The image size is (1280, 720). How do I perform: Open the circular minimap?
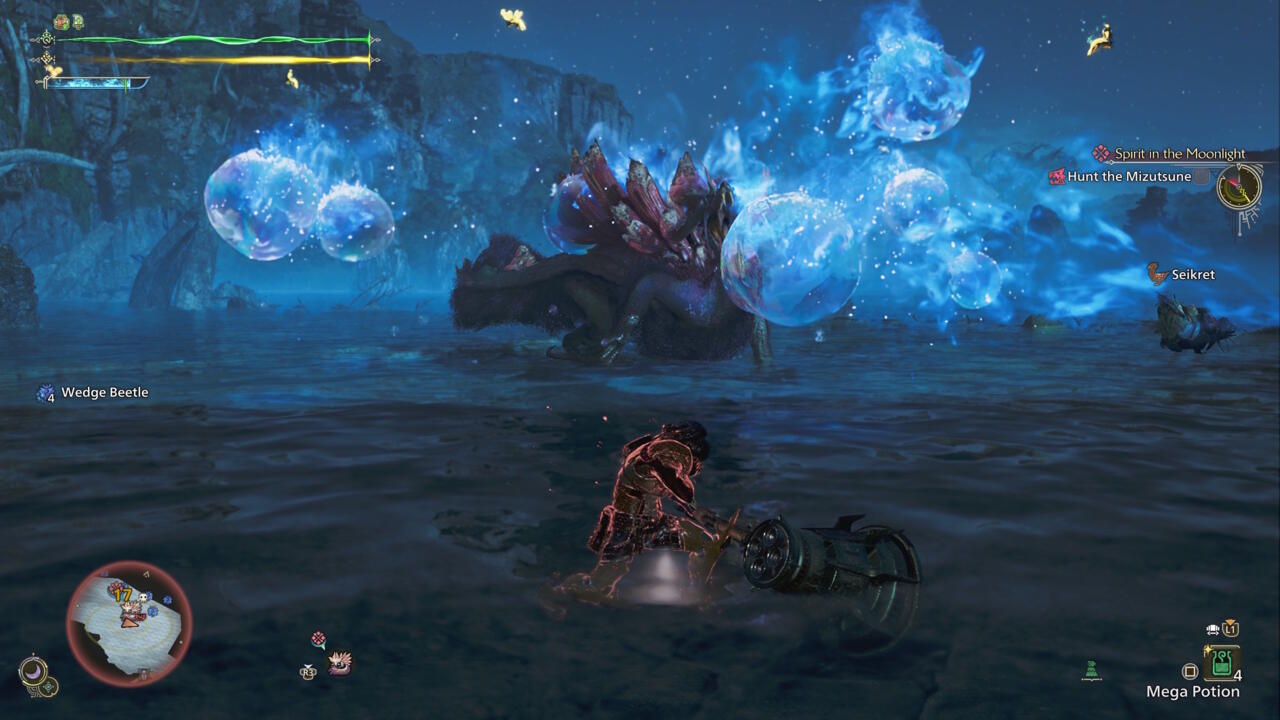[129, 622]
